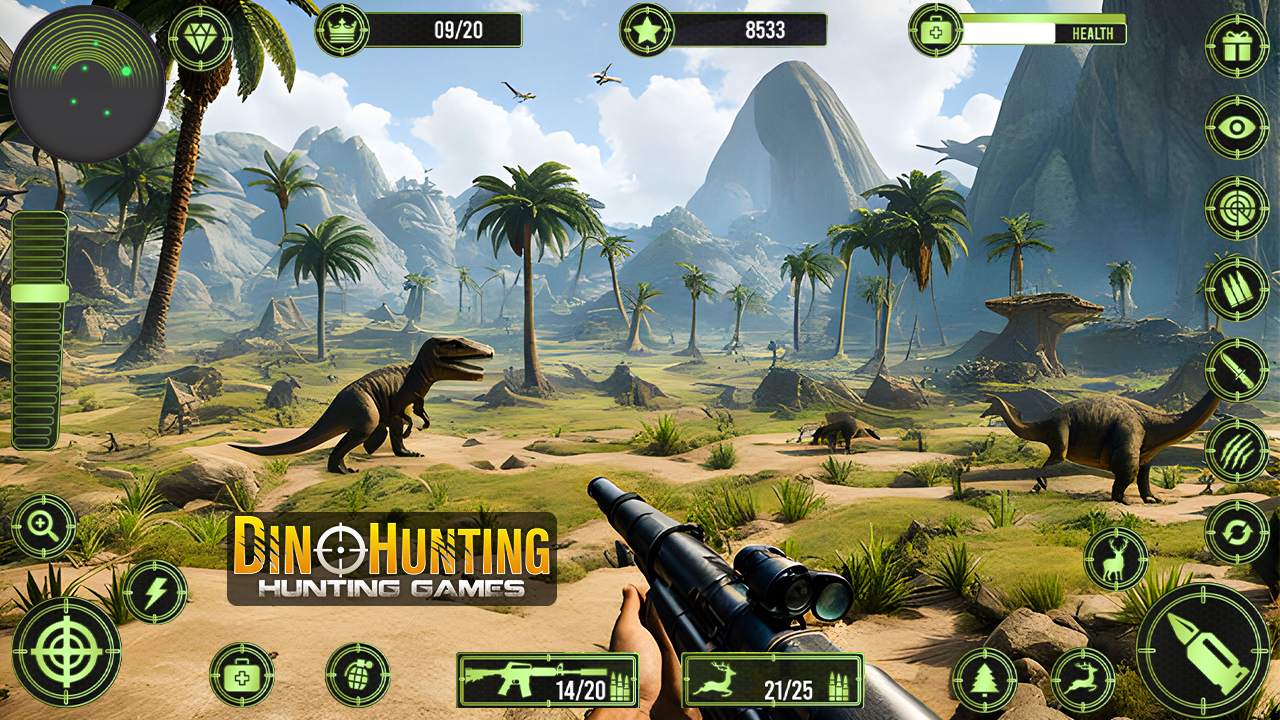Open the bullets ammo icon
The height and width of the screenshot is (720, 1280).
pyautogui.click(x=1236, y=290)
